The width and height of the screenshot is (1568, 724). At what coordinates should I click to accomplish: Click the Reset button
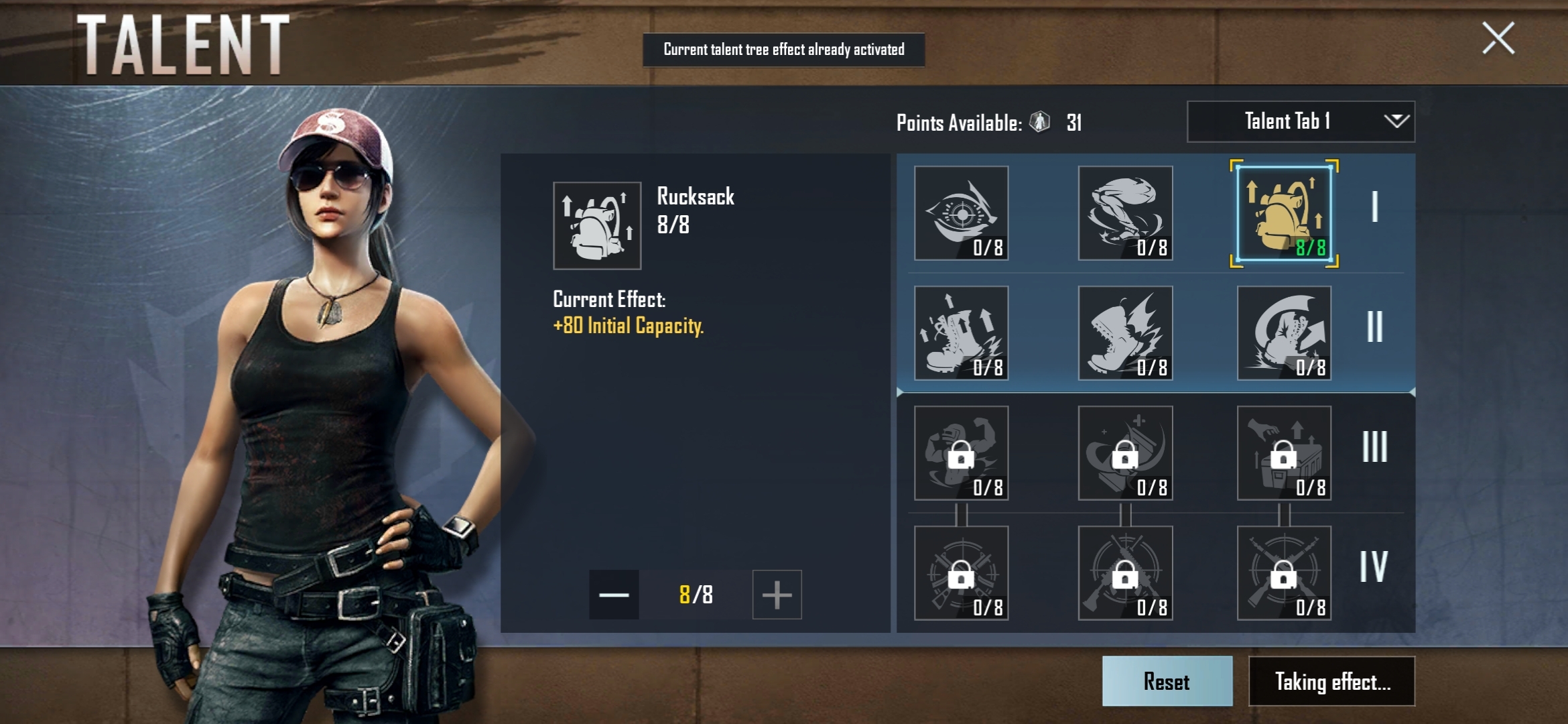[x=1167, y=682]
